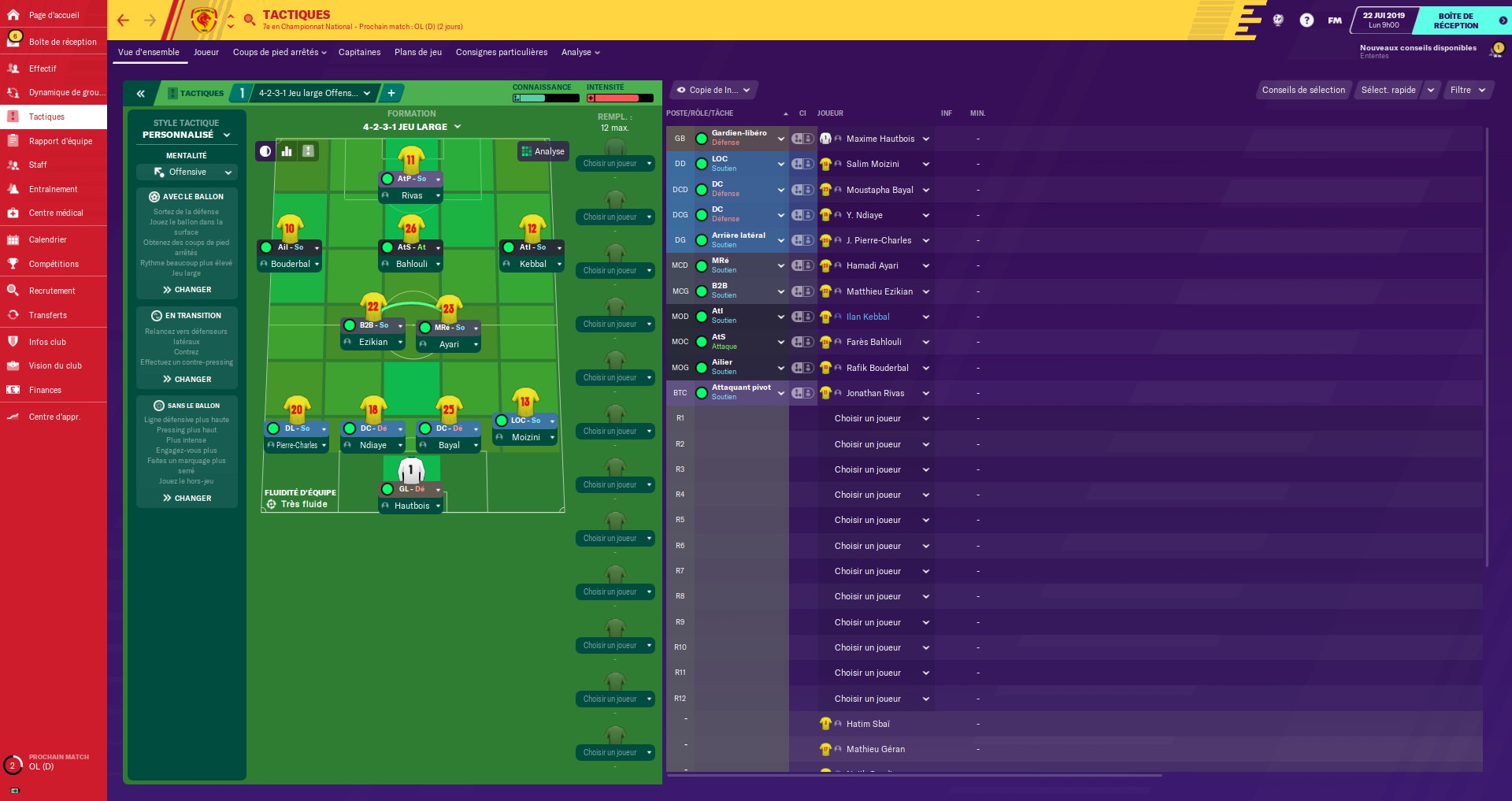Open the Filtre dropdown
Screen dimensions: 1512x801
(1467, 90)
